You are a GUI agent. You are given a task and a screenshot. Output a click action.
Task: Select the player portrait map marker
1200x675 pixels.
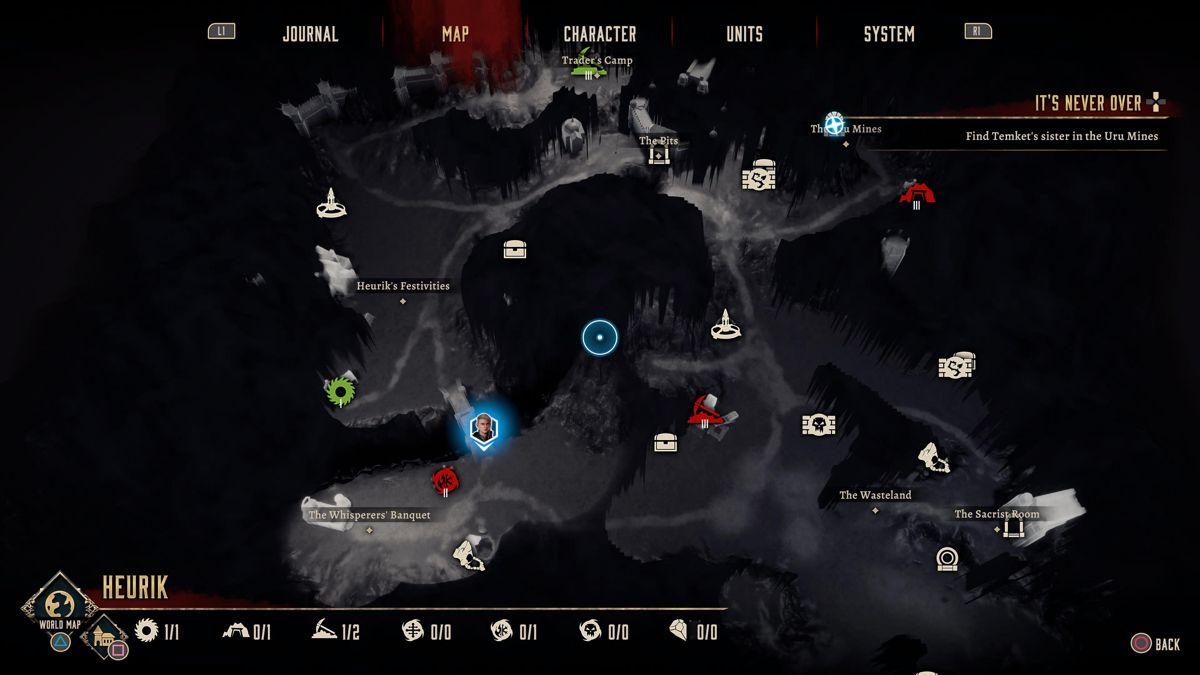484,430
